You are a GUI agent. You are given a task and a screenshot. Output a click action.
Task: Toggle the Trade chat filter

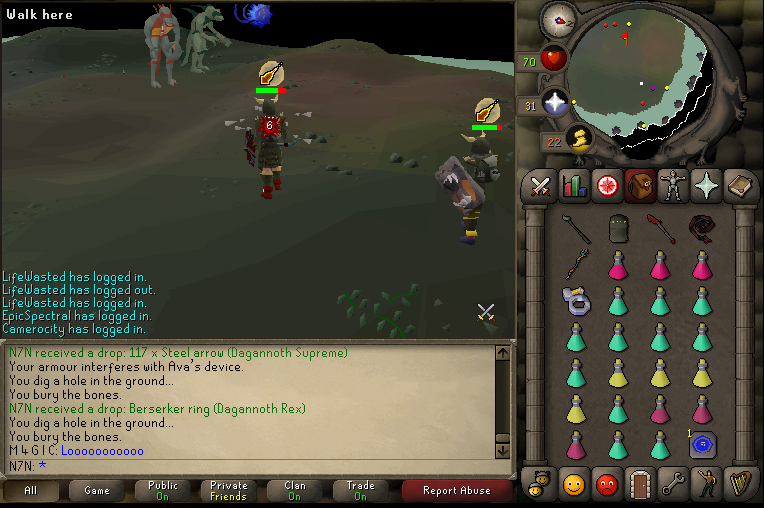click(x=360, y=490)
